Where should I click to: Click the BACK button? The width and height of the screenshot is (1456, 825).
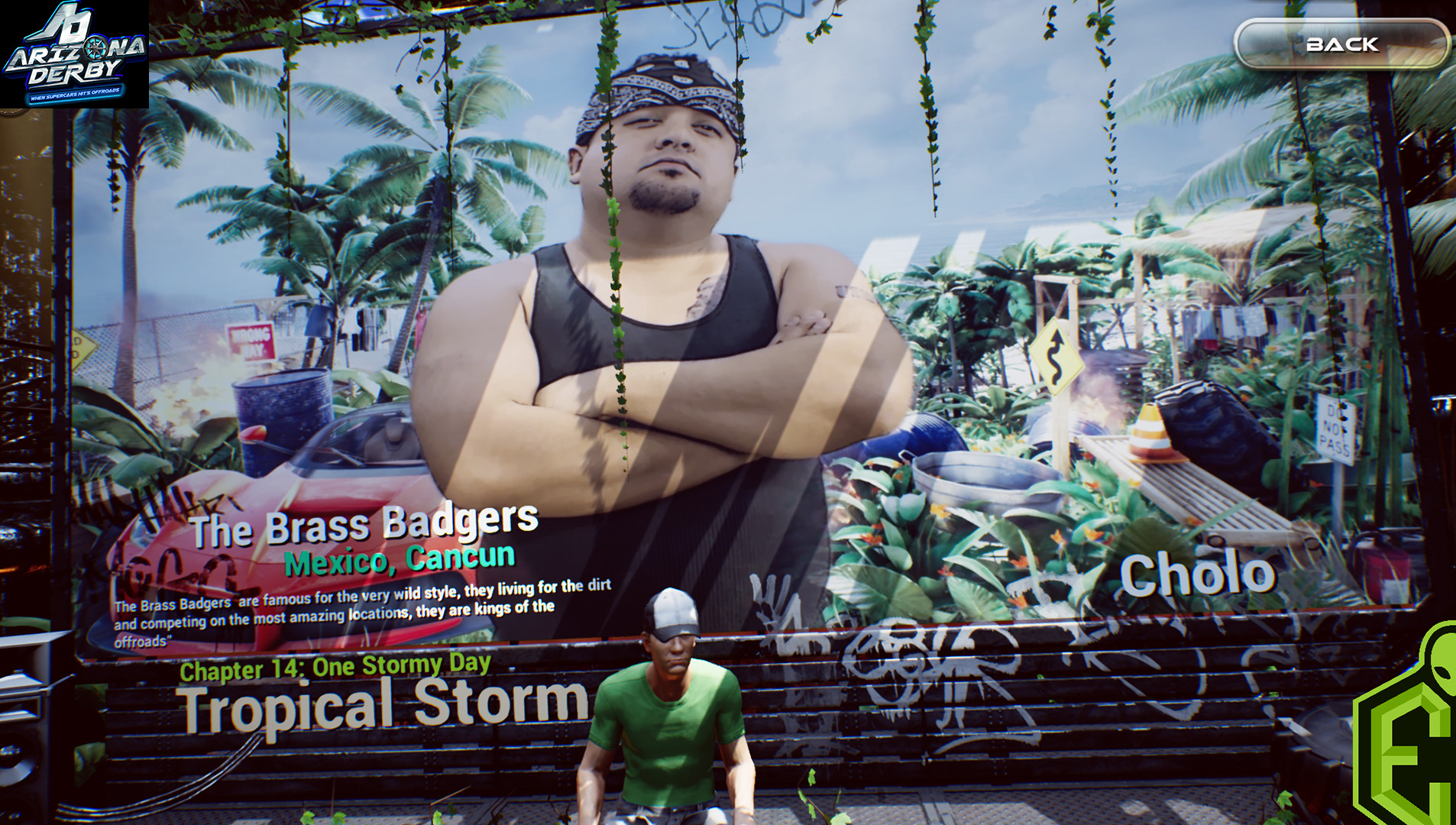(1341, 44)
